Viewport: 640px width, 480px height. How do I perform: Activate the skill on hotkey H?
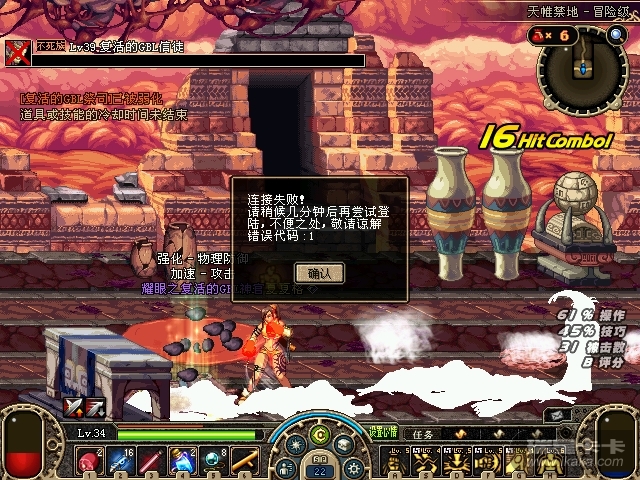coord(548,460)
